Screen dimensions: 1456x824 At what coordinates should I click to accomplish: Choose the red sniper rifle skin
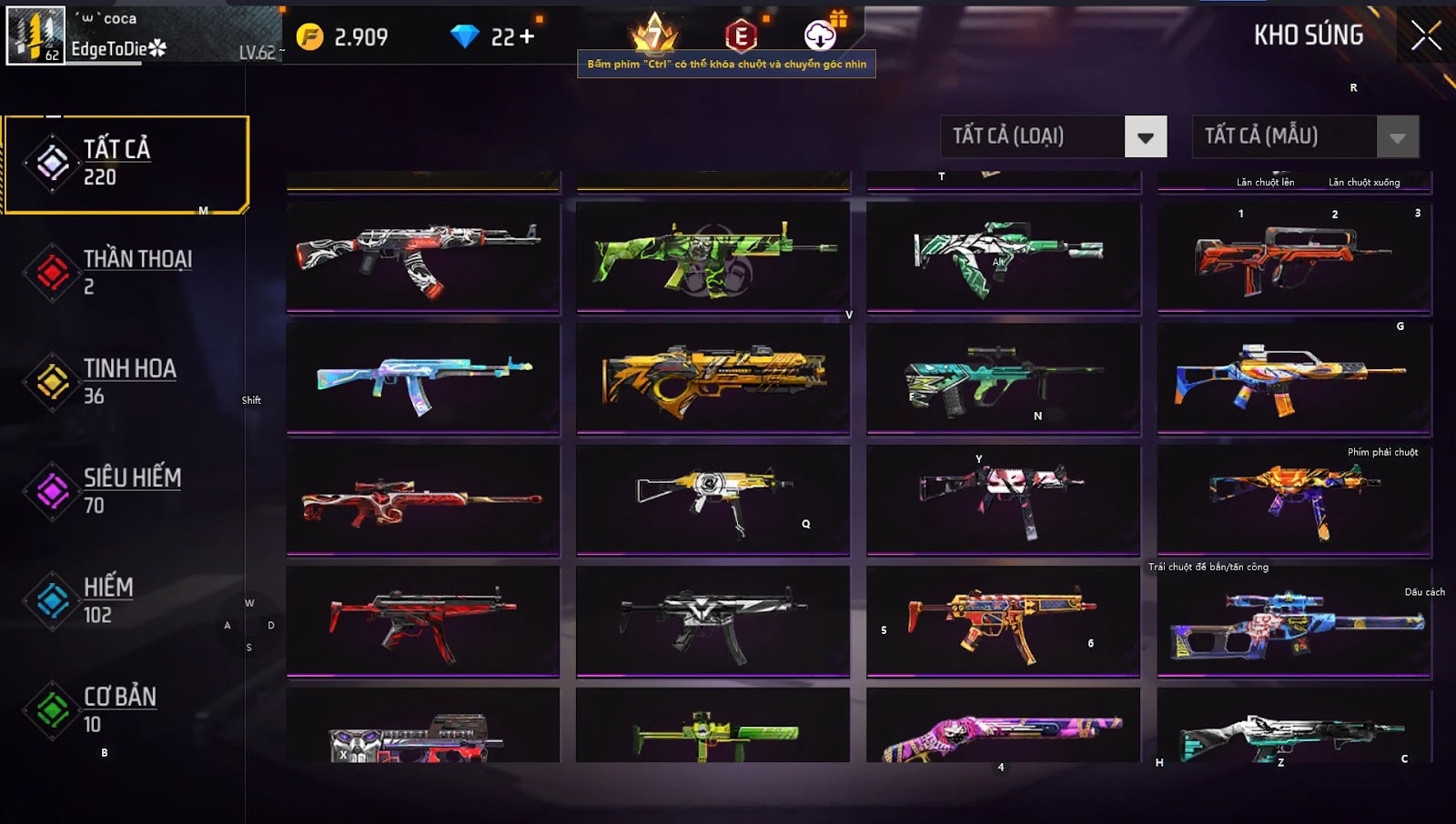[423, 499]
